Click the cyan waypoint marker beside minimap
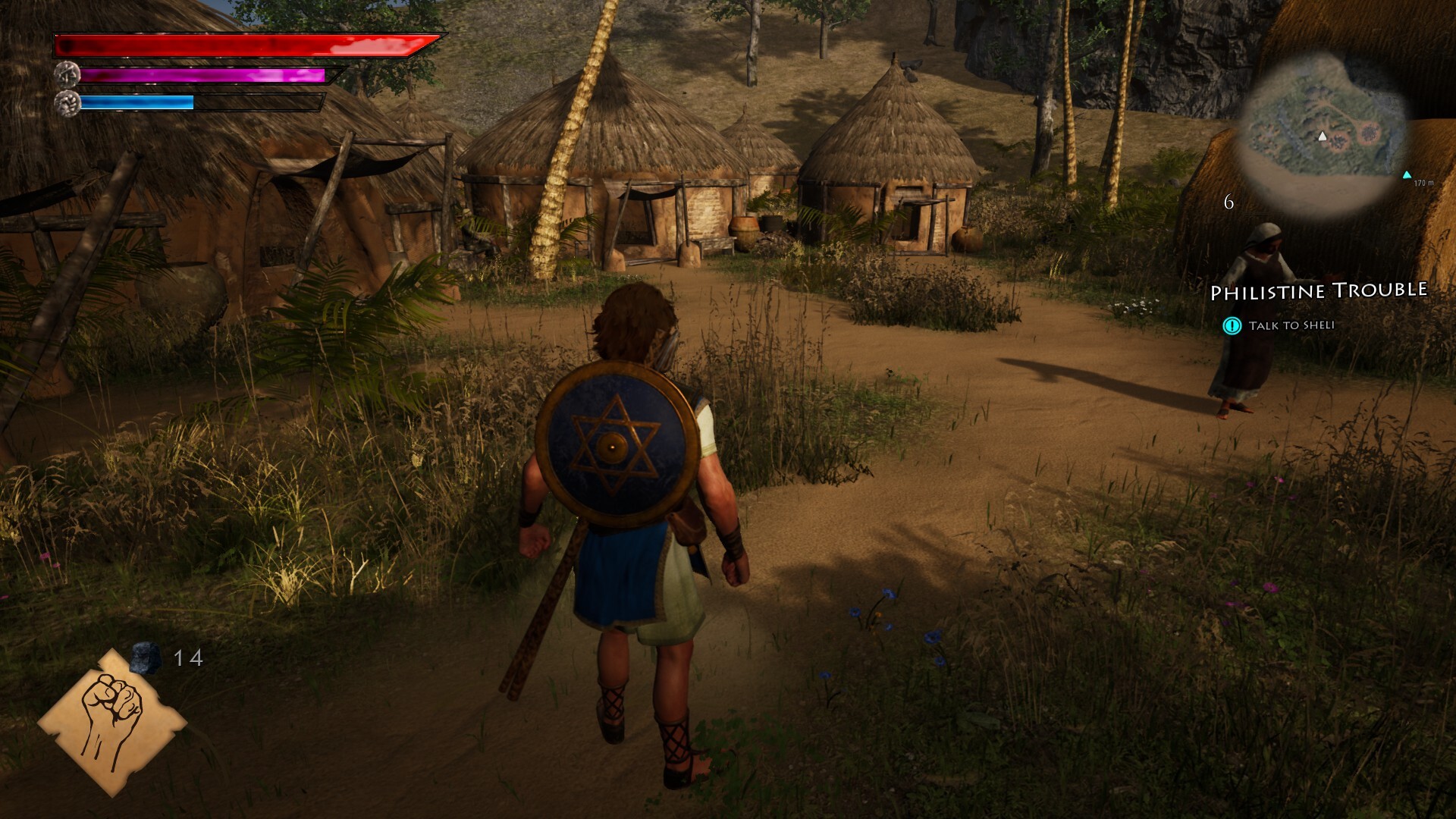 click(x=1407, y=175)
